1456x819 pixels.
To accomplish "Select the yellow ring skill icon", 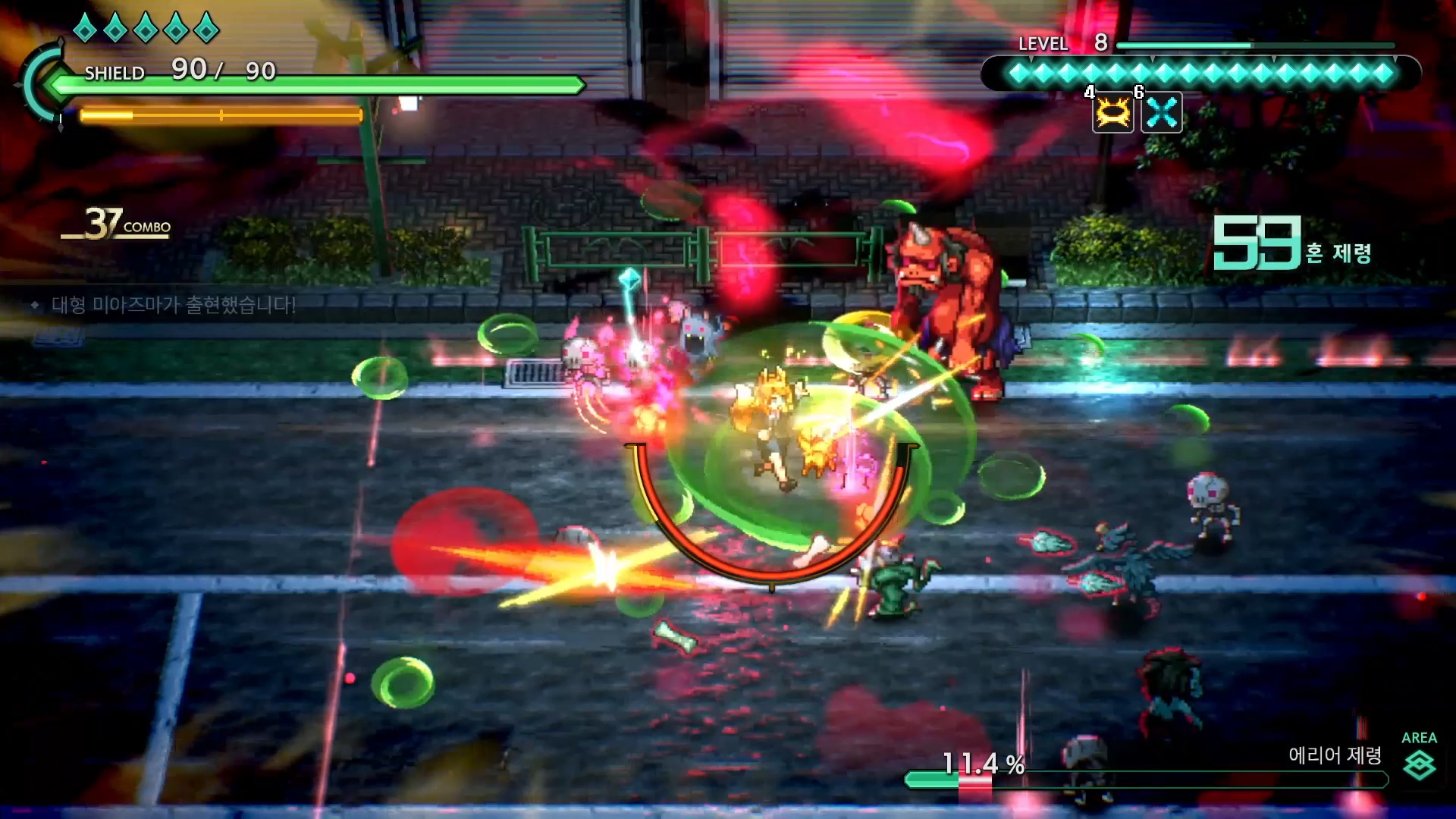I will point(1112,114).
